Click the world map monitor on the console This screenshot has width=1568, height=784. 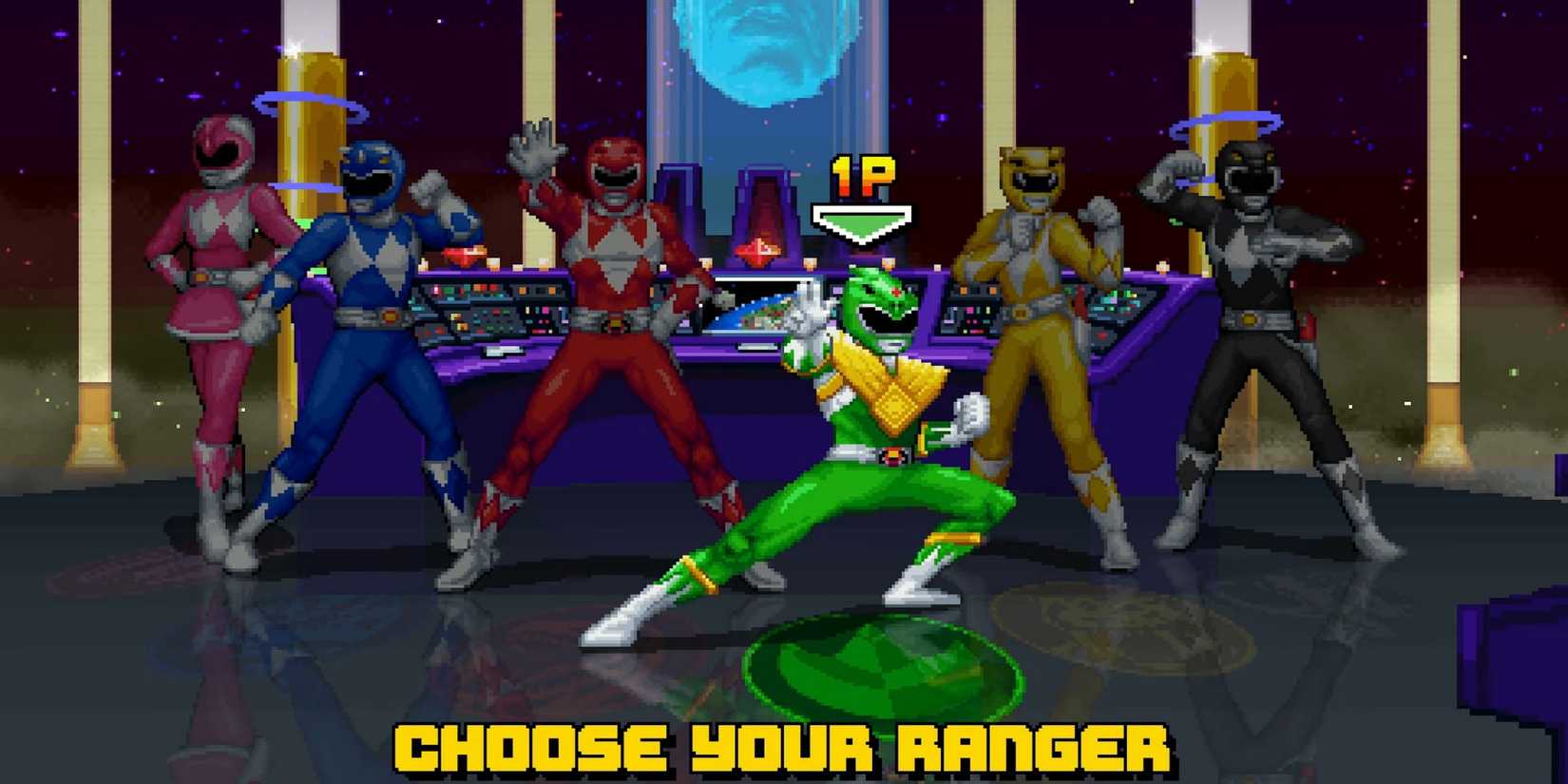[x=760, y=309]
